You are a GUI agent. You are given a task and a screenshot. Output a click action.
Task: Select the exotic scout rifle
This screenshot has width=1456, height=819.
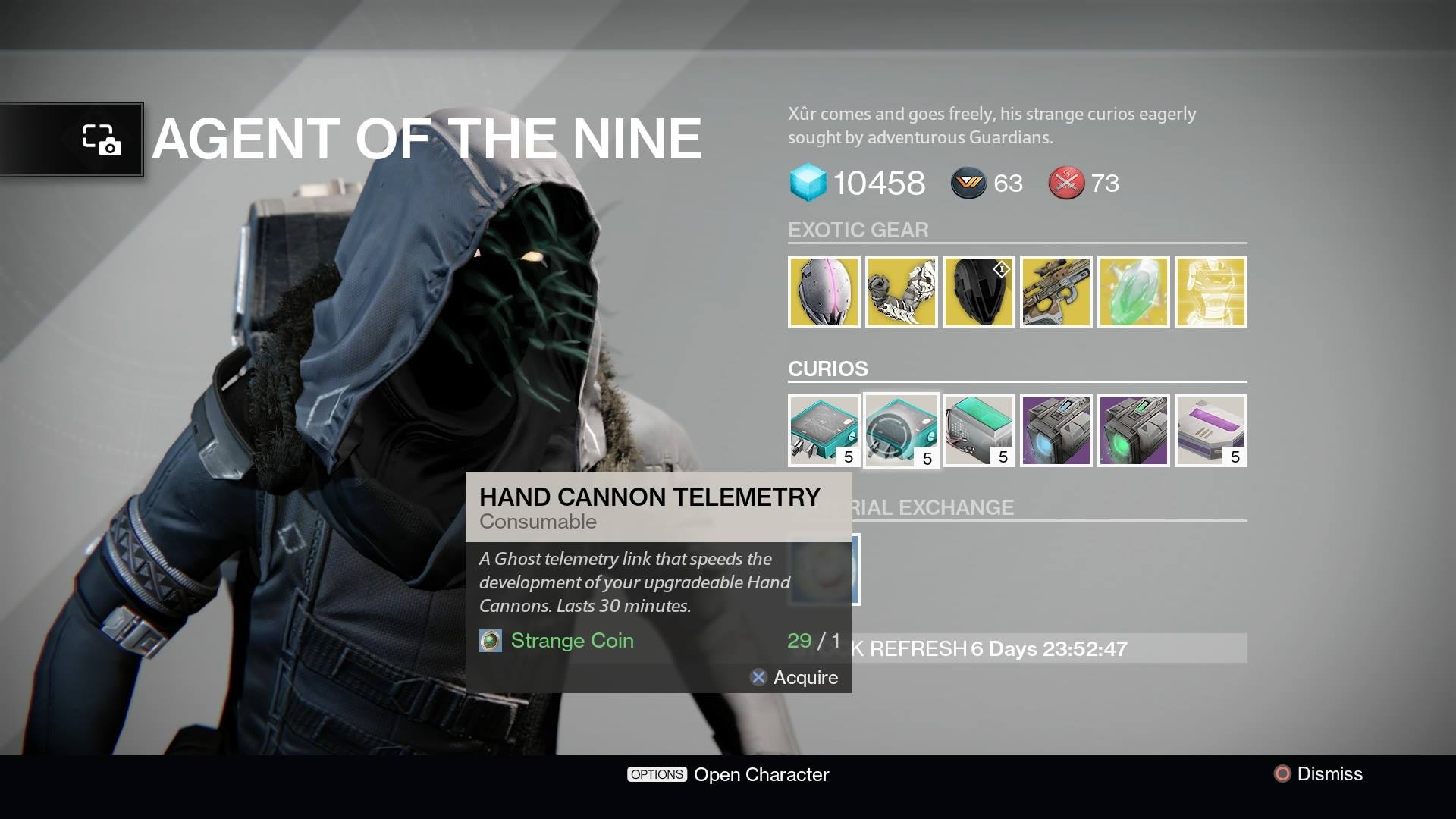(1056, 291)
